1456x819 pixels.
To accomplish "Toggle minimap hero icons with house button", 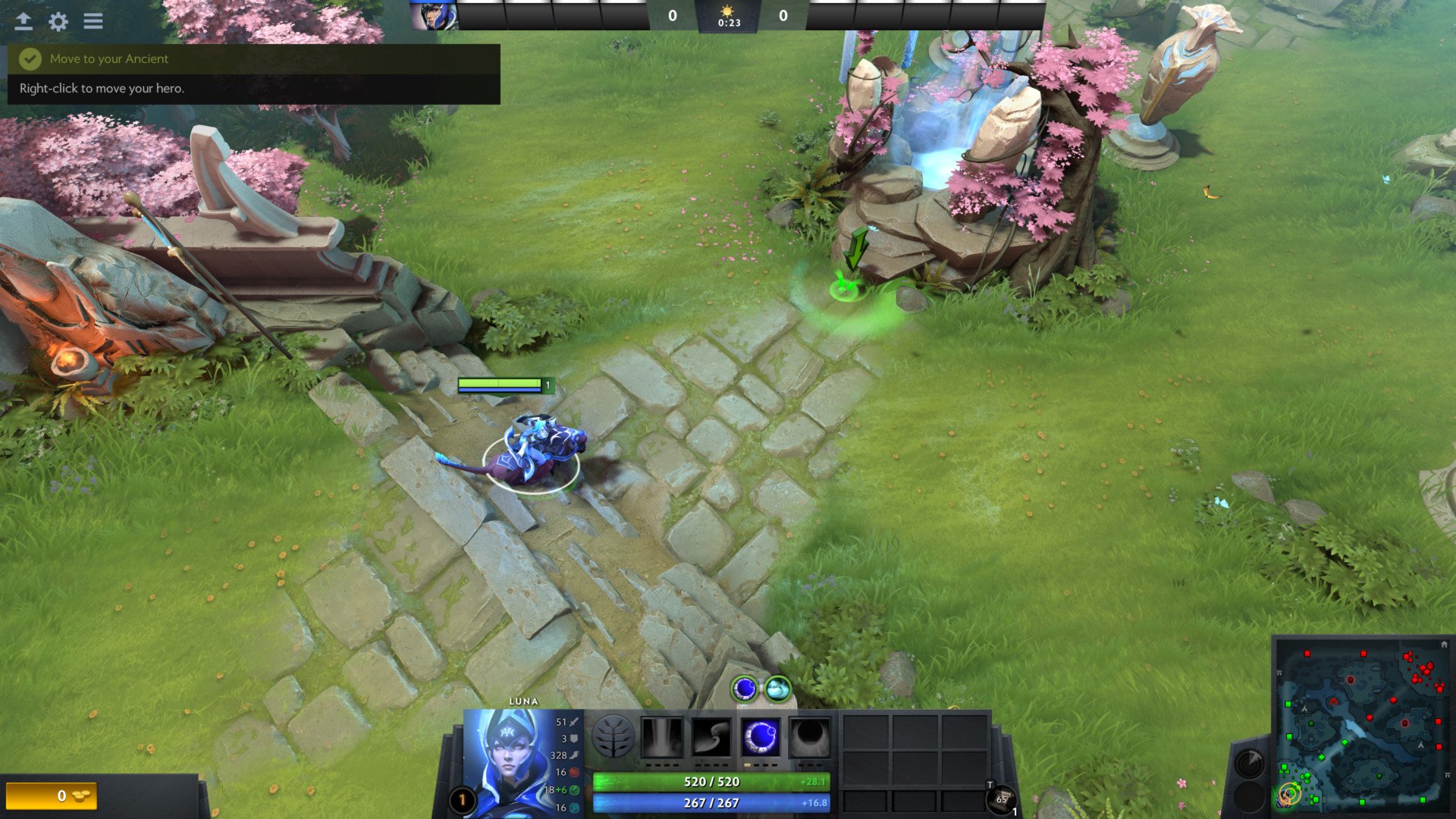I will (1445, 643).
